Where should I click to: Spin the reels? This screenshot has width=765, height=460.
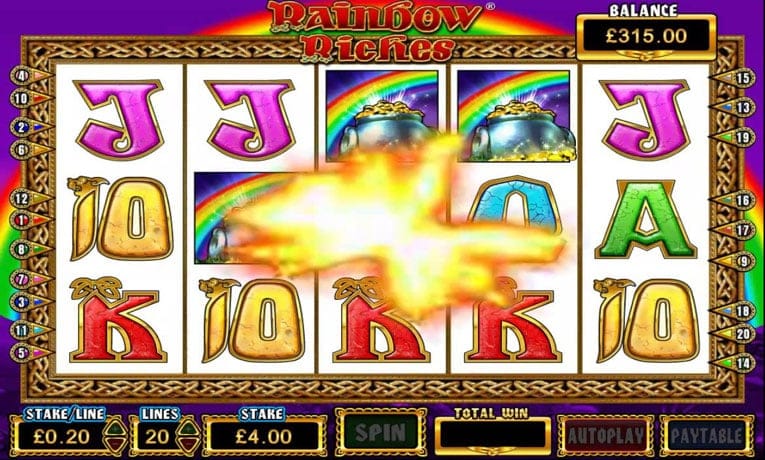pyautogui.click(x=381, y=433)
